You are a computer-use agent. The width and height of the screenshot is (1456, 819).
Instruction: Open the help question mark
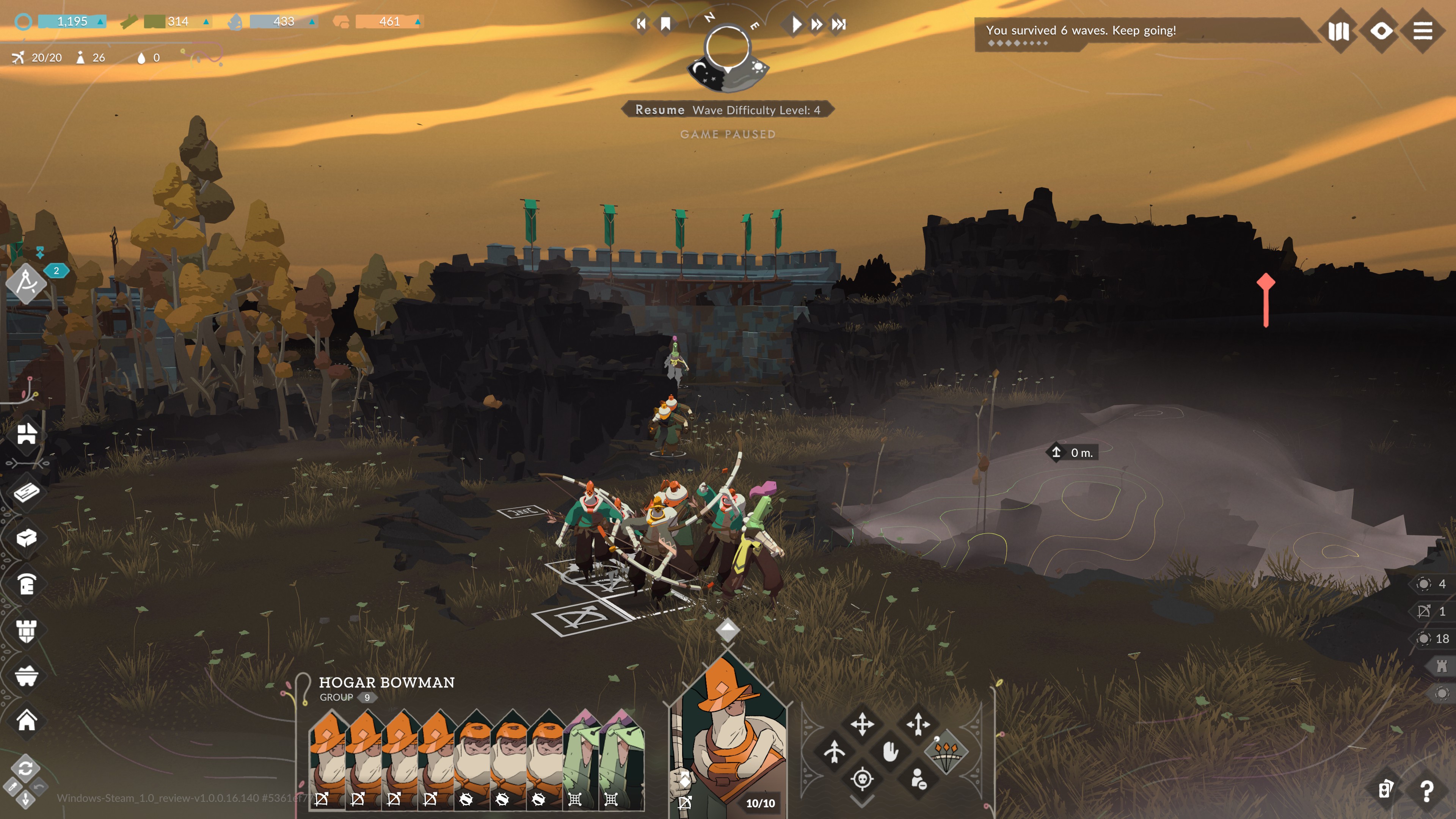(1426, 791)
